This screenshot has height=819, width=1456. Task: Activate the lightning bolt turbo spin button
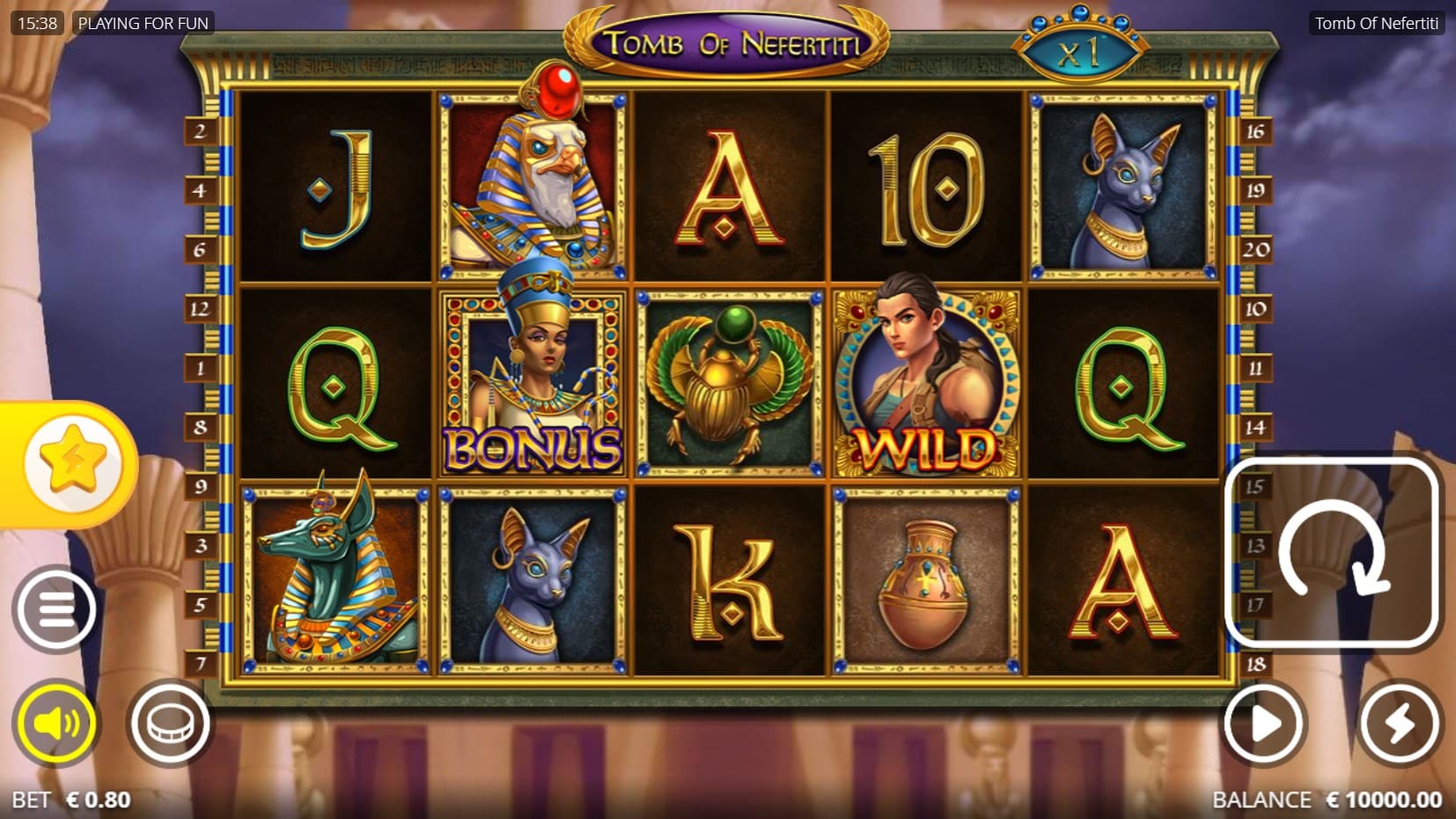(x=1399, y=725)
